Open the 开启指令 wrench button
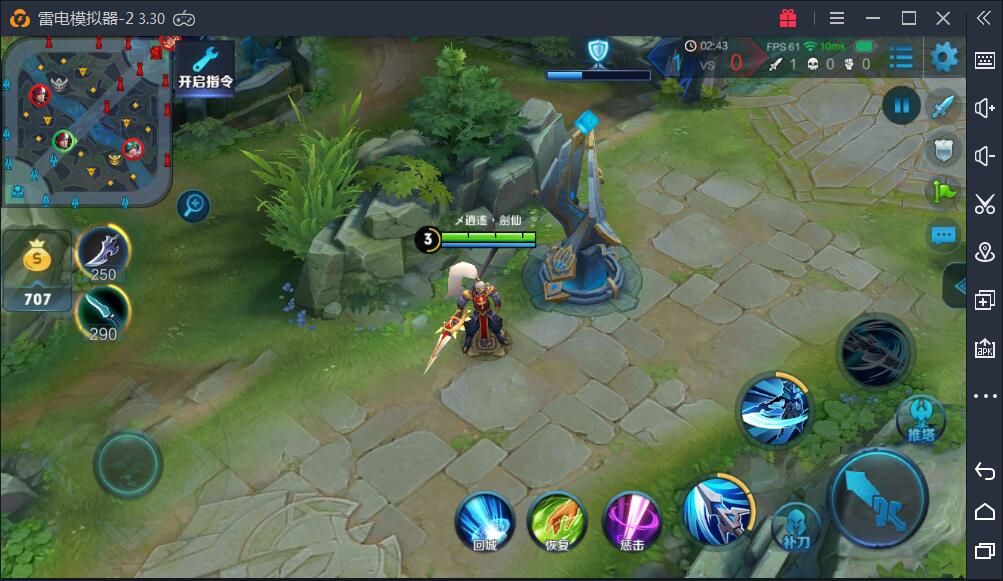 [205, 66]
